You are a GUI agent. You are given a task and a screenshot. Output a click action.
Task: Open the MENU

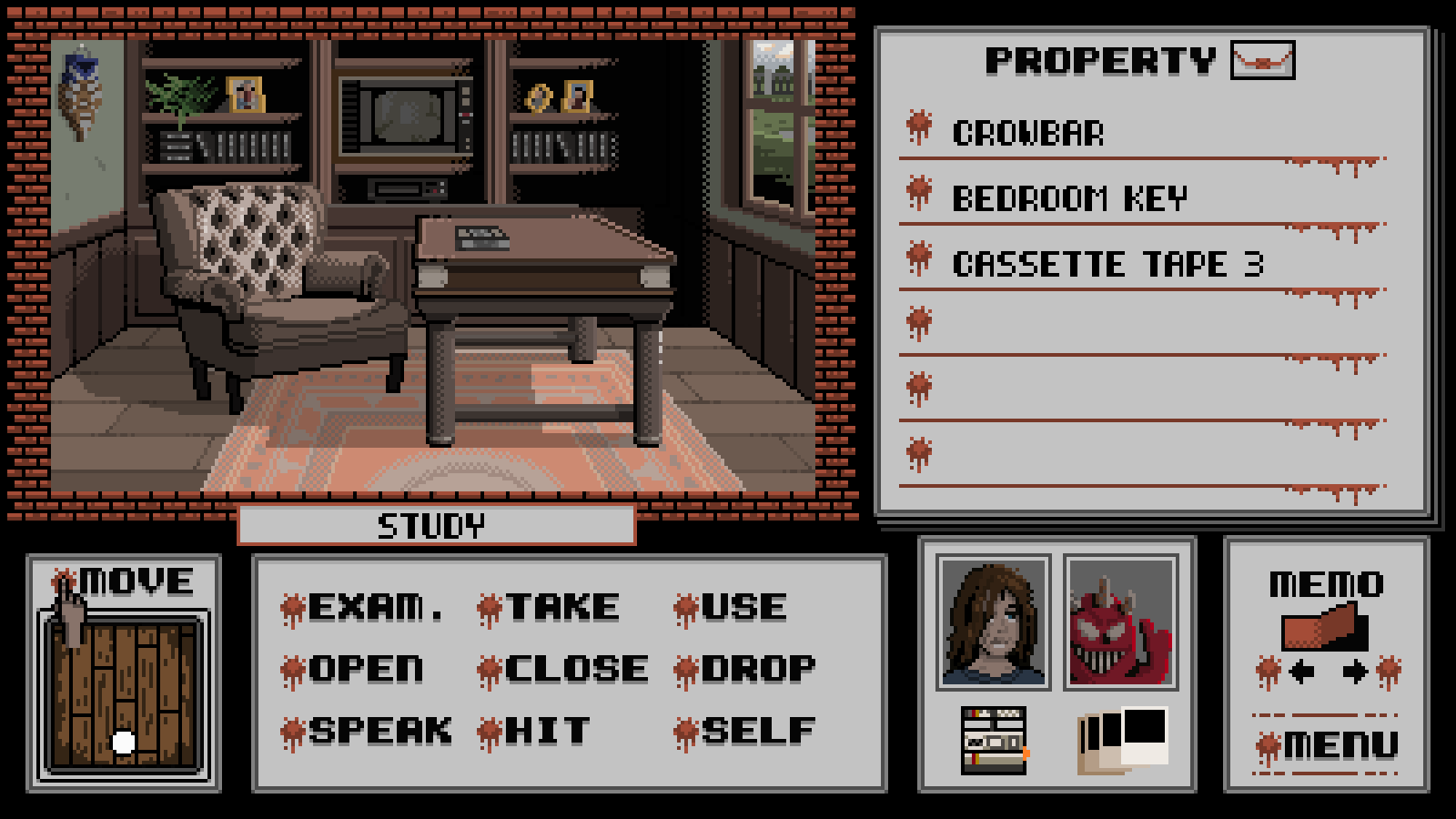[x=1340, y=746]
